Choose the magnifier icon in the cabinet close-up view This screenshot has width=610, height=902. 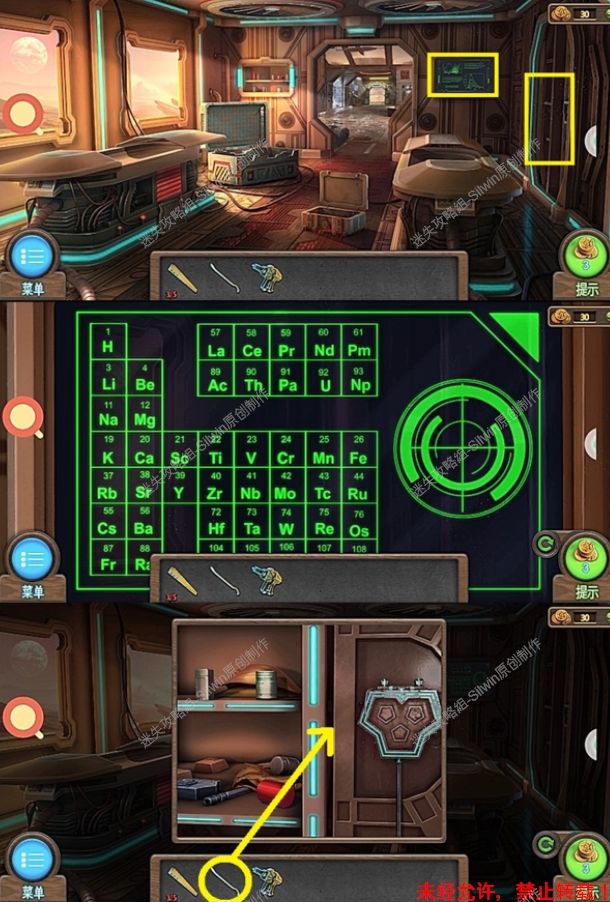22,716
